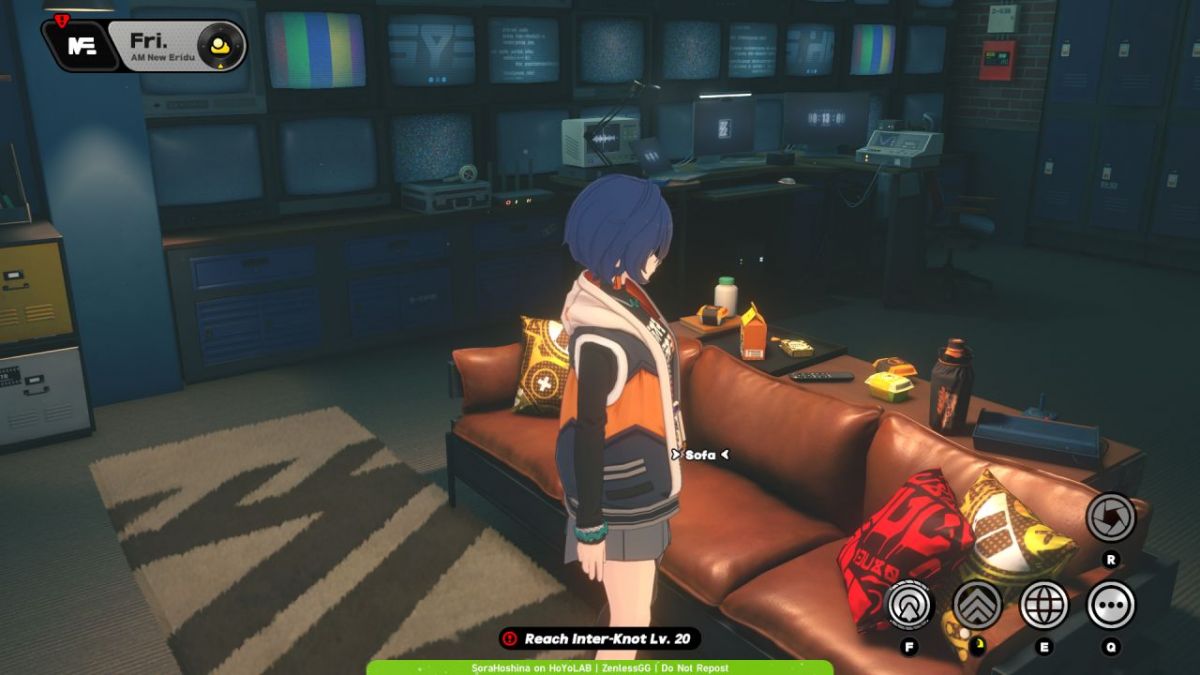Open the camera shutter icon
Screen dimensions: 1200x675
[x=1111, y=517]
